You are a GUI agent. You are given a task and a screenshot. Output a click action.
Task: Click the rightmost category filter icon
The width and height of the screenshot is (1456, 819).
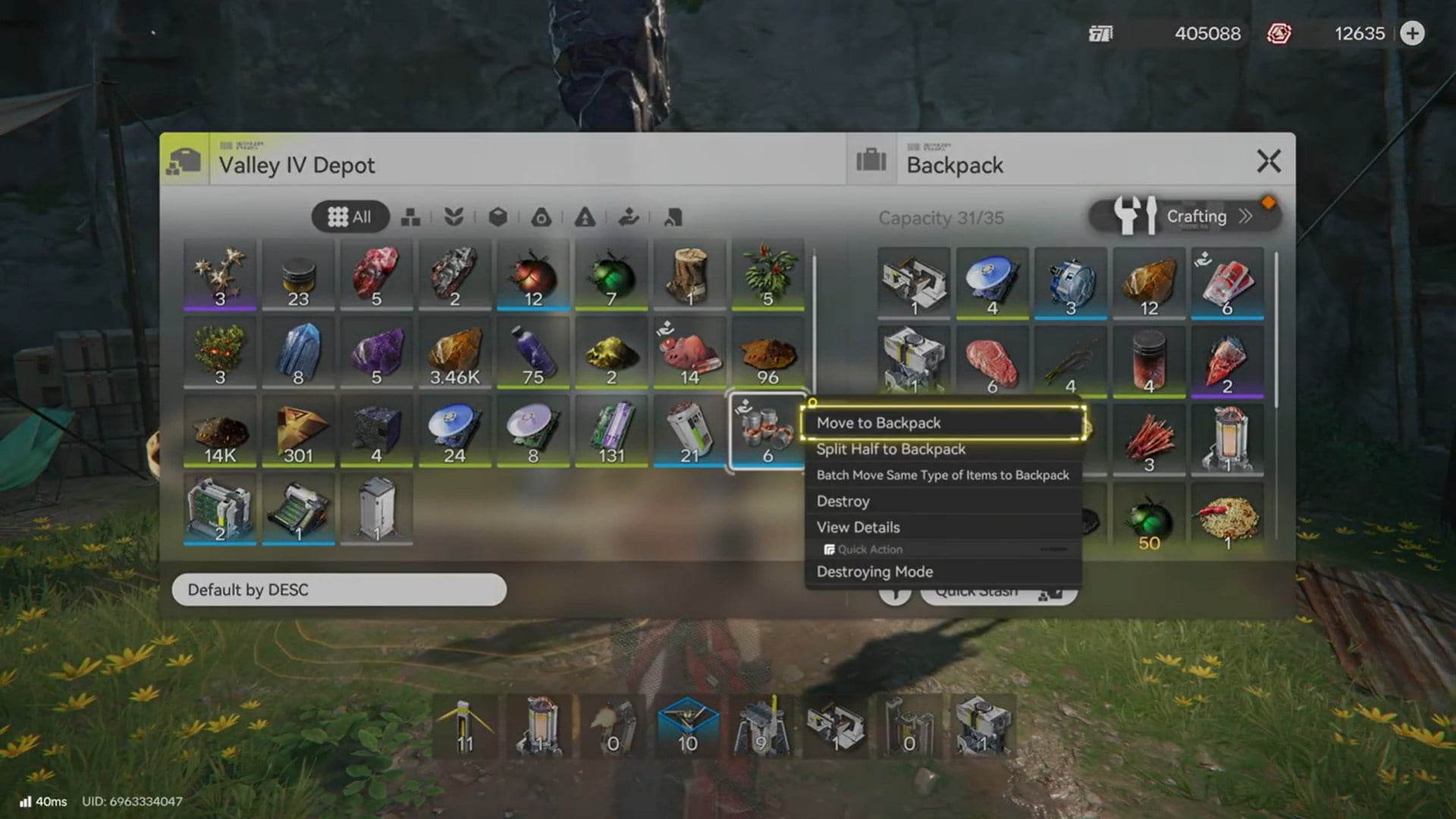[x=672, y=218]
